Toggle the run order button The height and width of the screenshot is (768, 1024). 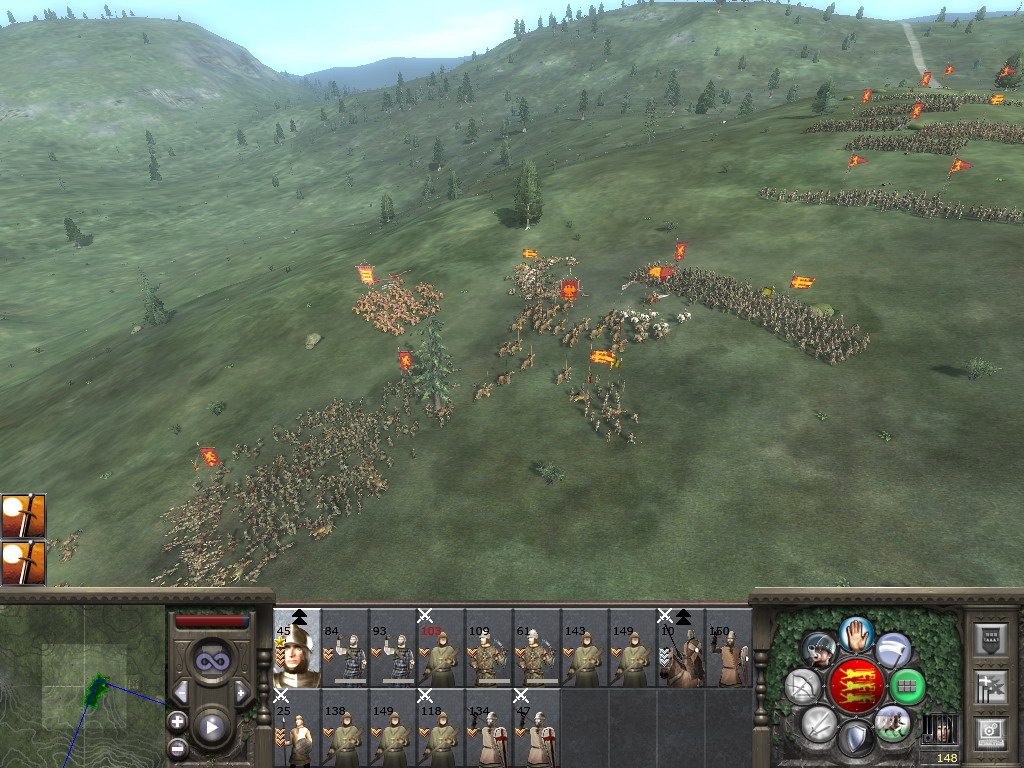pyautogui.click(x=891, y=722)
